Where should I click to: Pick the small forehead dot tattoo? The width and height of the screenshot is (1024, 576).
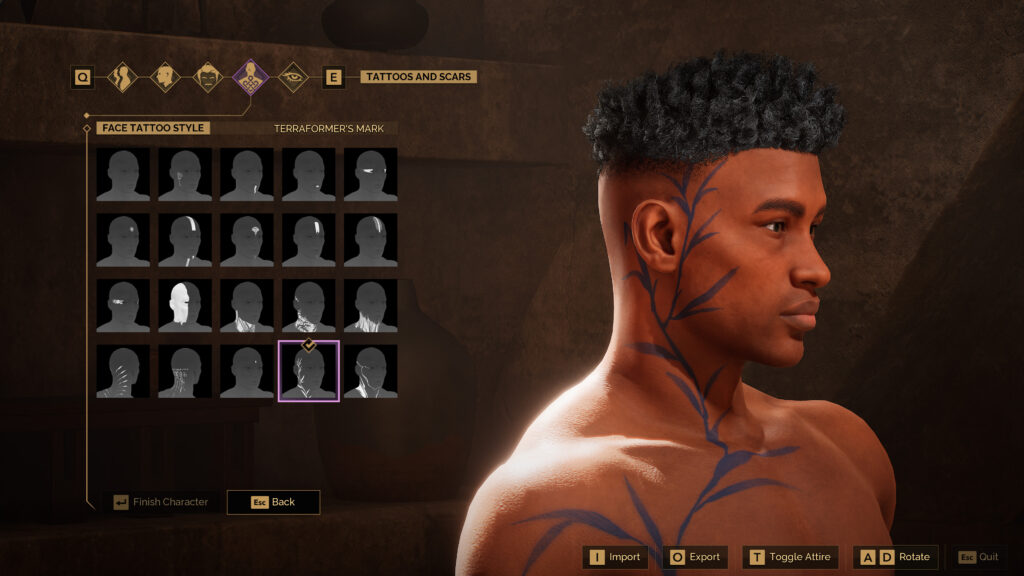[x=123, y=240]
